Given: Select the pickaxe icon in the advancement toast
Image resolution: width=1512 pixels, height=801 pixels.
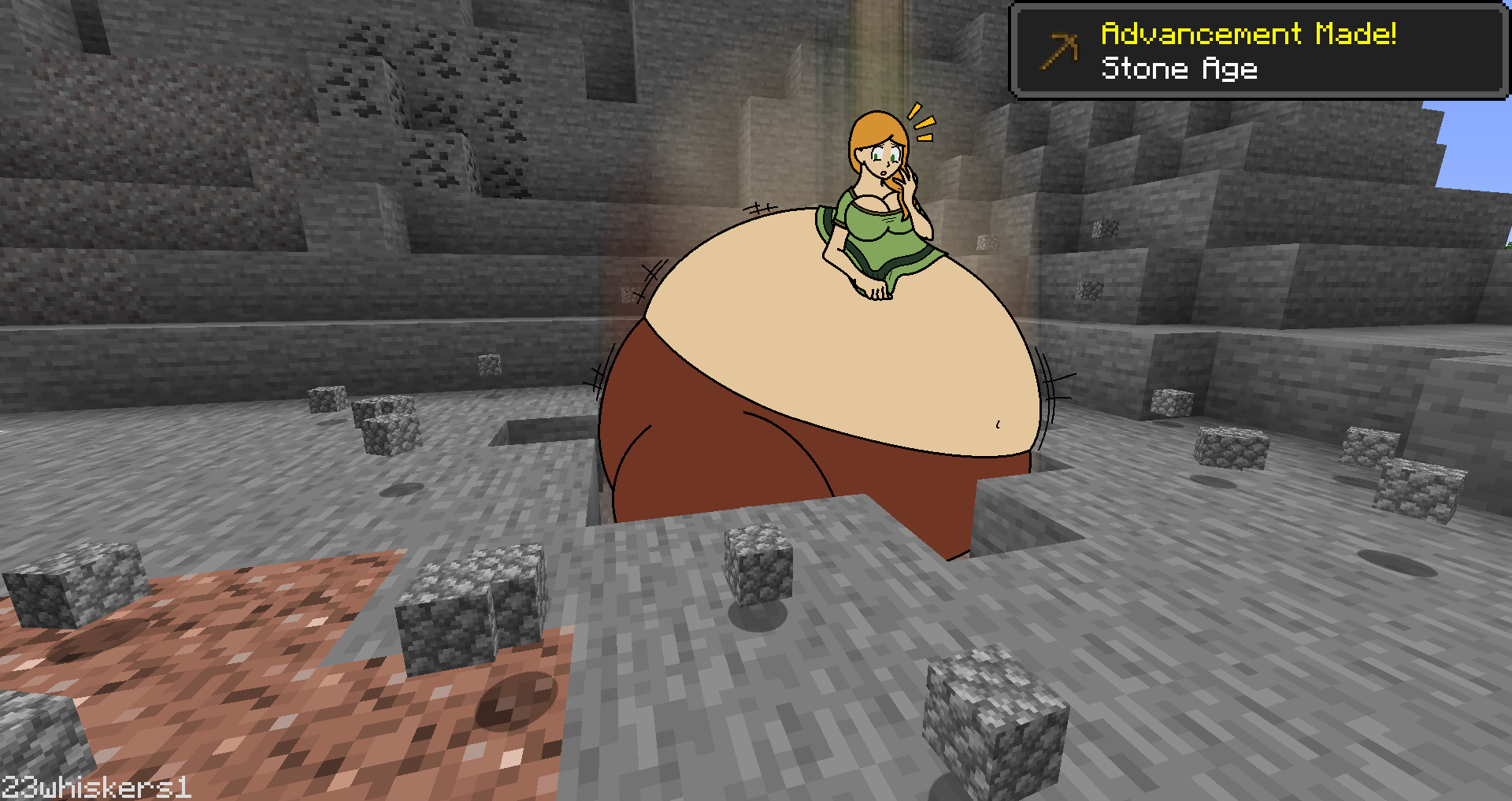Looking at the screenshot, I should coord(1059,50).
